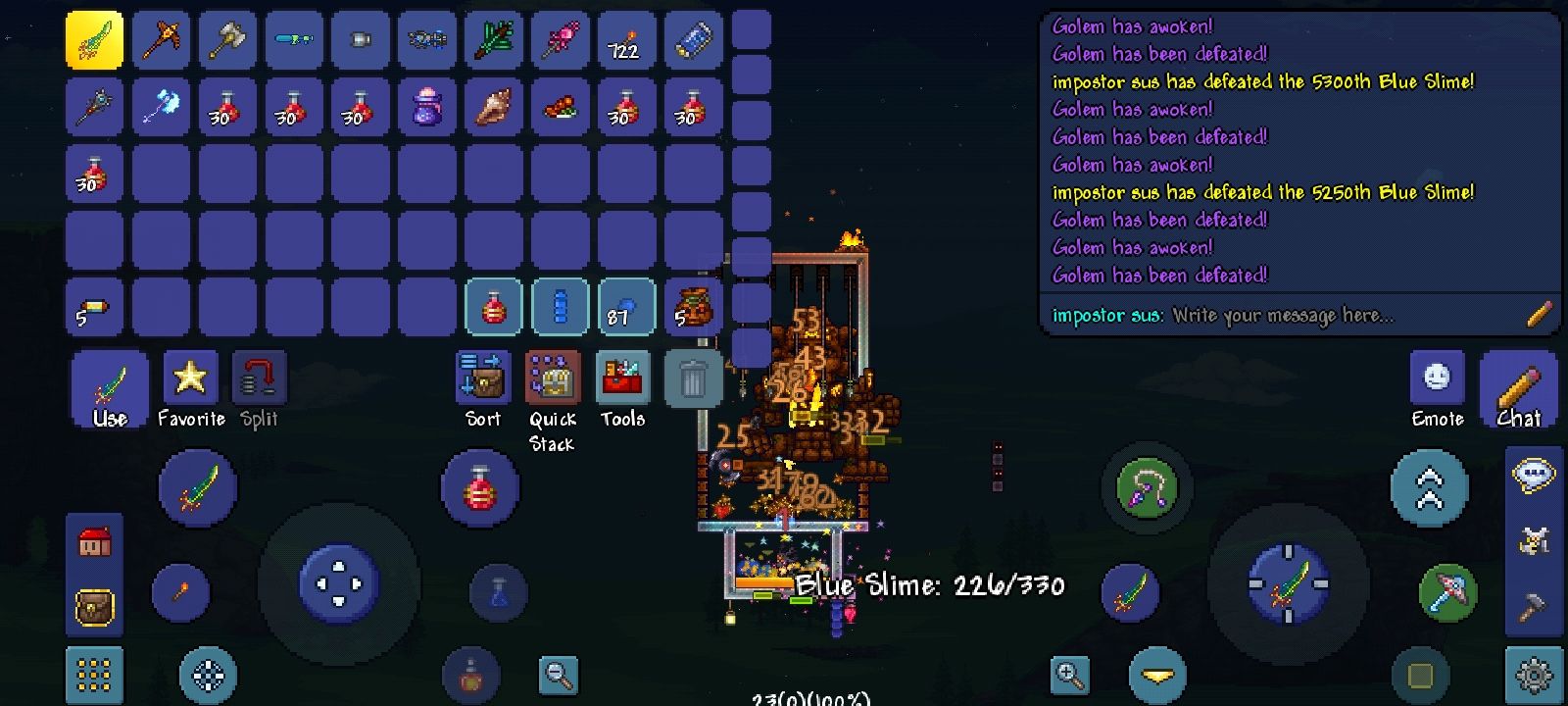
Task: Tap the trash can slot in the inventory
Action: 693,378
